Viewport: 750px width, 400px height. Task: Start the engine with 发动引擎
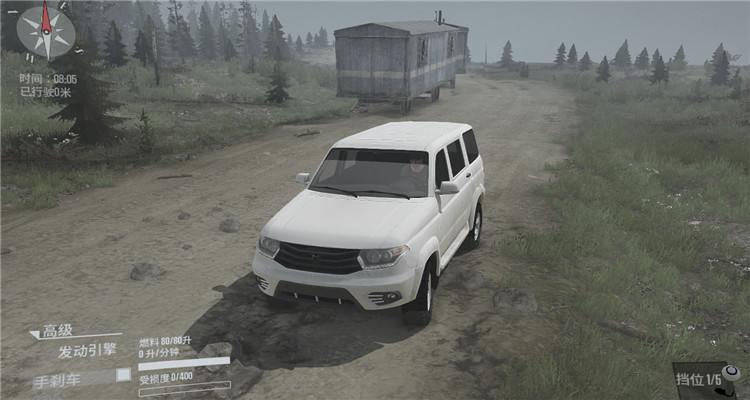87,351
